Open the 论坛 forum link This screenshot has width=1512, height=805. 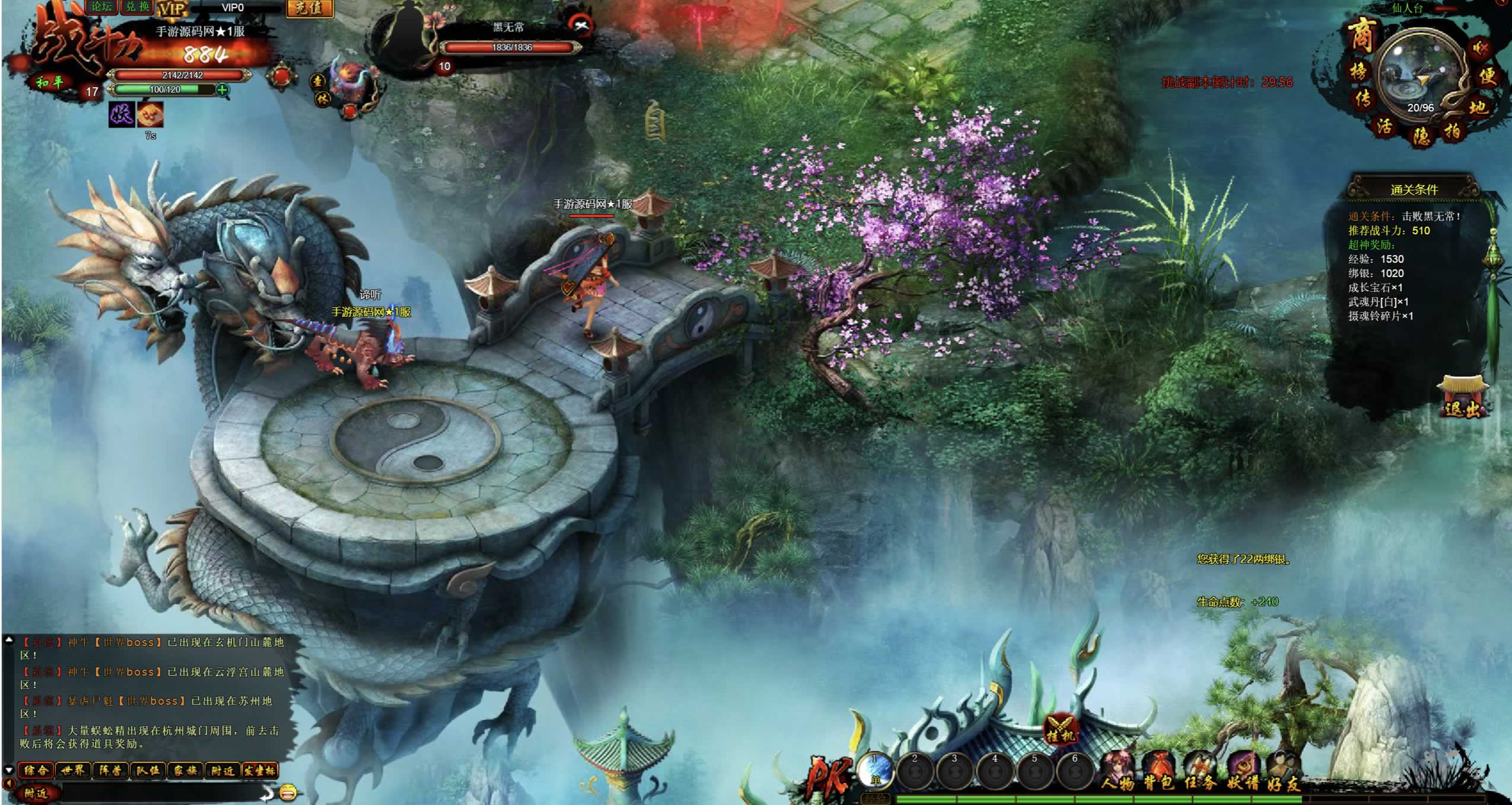102,7
